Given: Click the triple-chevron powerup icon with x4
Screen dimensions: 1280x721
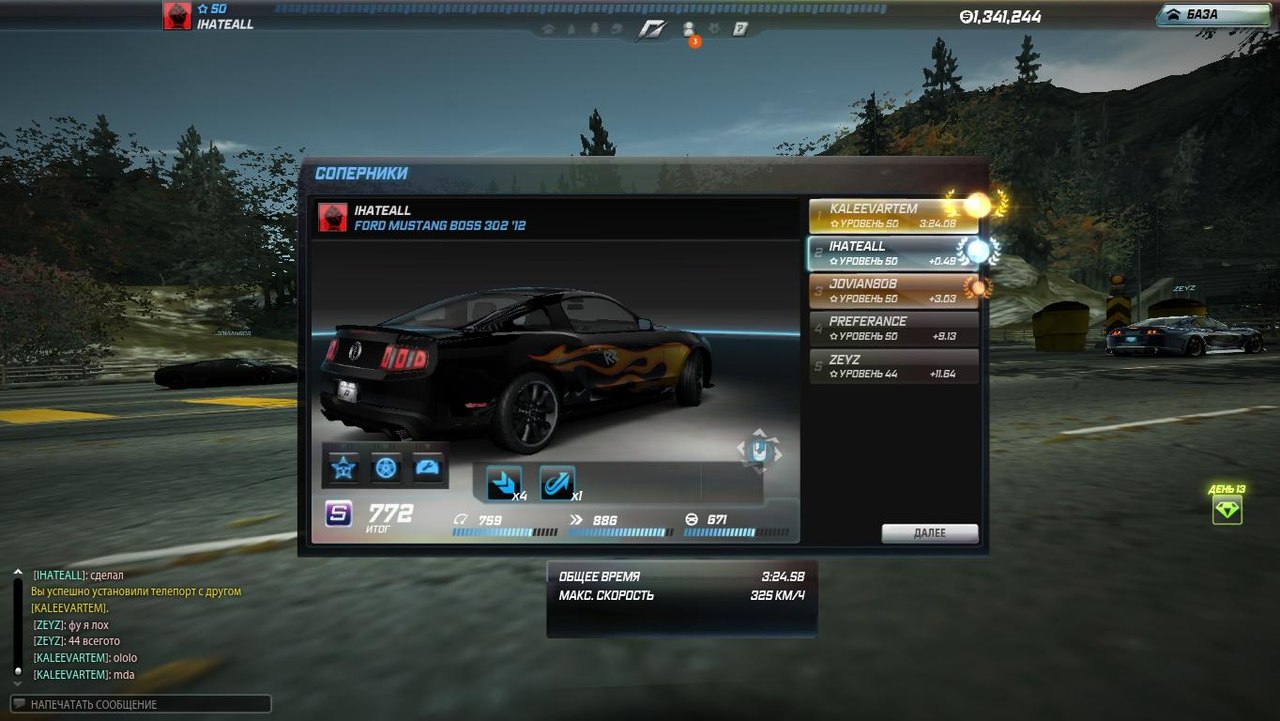Looking at the screenshot, I should [503, 484].
